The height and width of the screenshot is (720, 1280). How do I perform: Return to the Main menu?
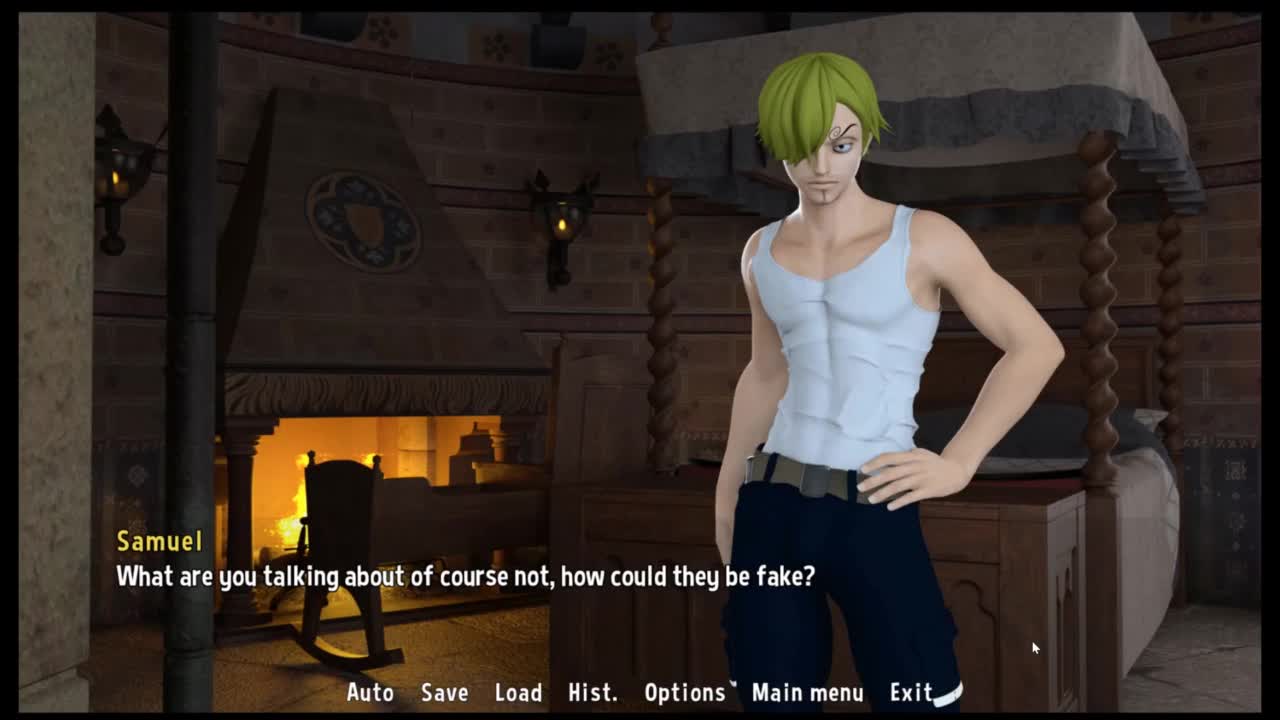coord(807,692)
